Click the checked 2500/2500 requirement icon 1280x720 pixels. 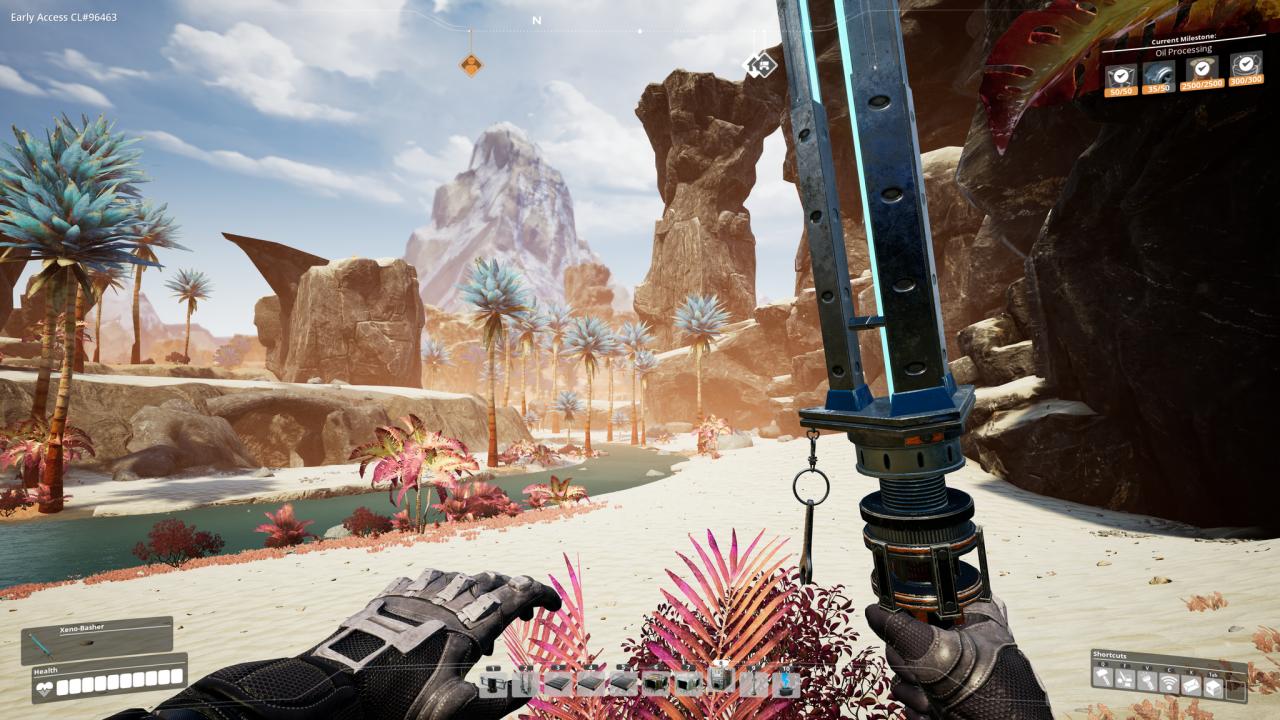(x=1201, y=69)
